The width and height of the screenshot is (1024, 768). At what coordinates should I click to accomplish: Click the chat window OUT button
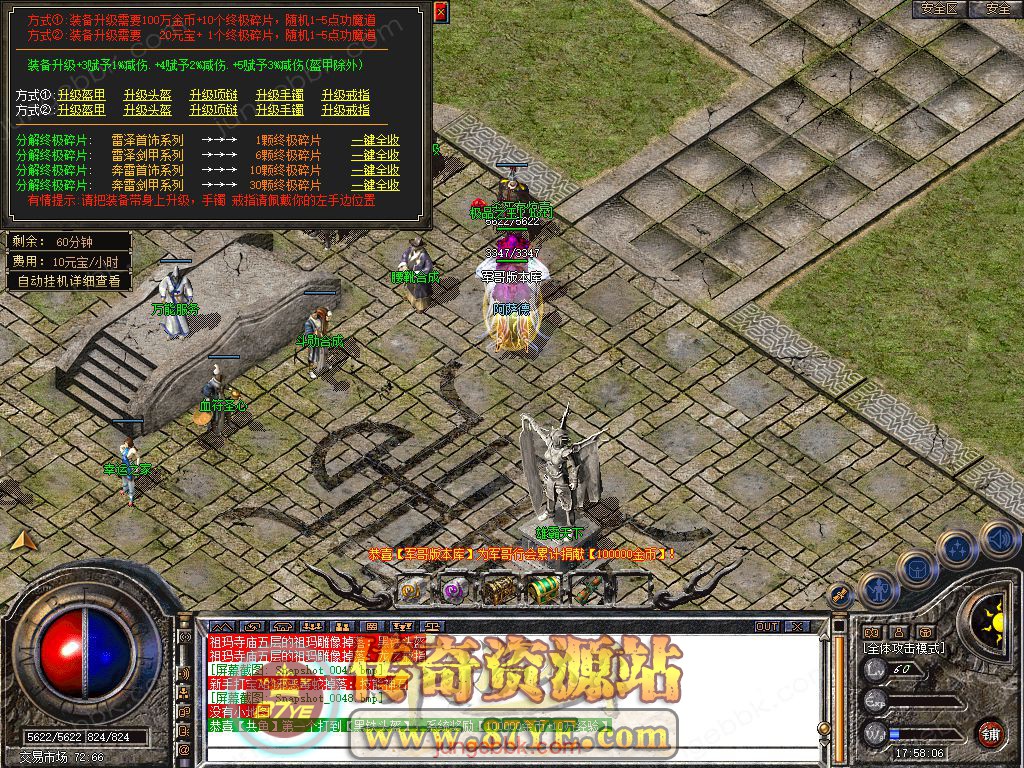pyautogui.click(x=767, y=626)
